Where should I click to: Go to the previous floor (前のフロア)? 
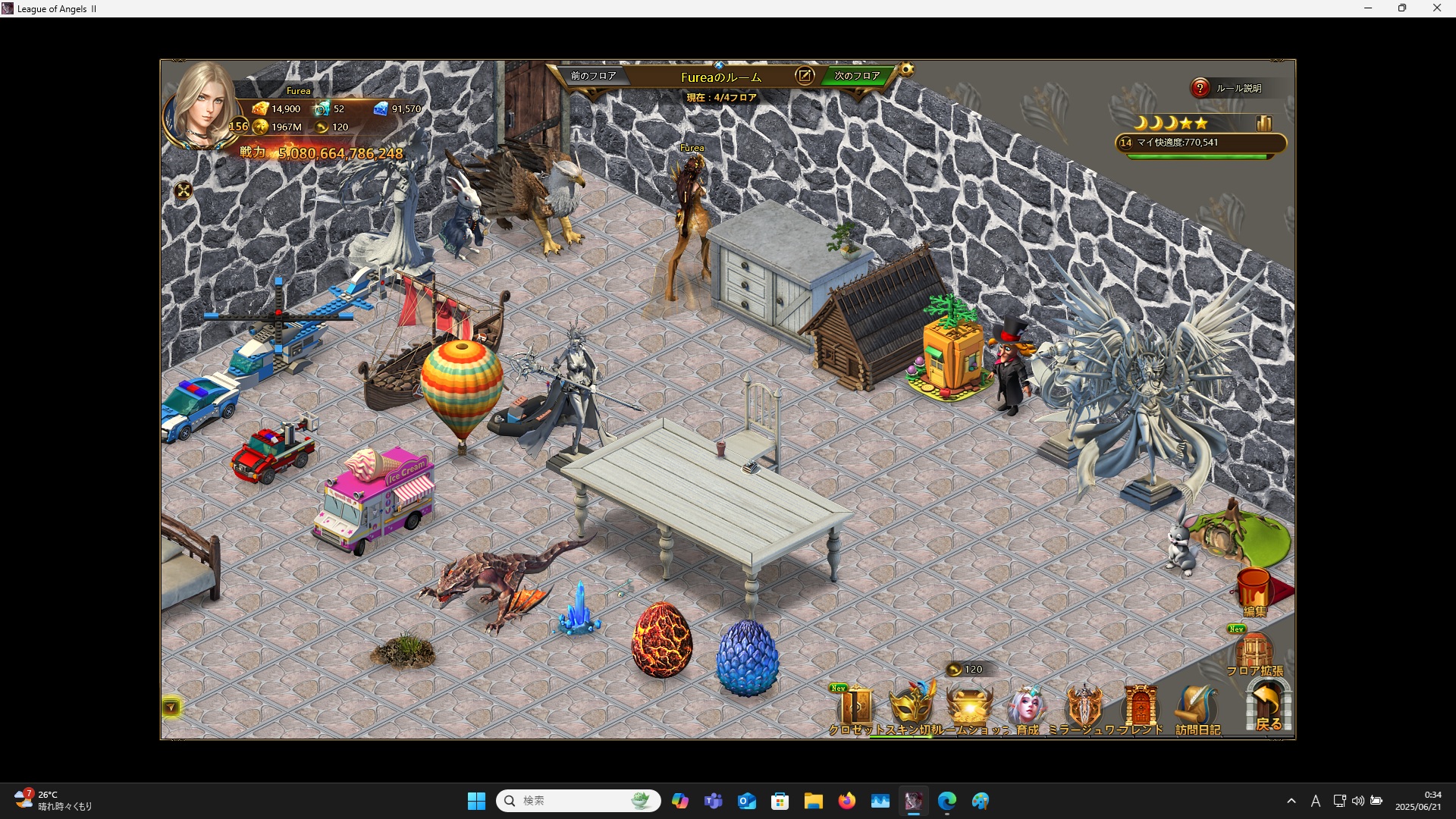[593, 76]
